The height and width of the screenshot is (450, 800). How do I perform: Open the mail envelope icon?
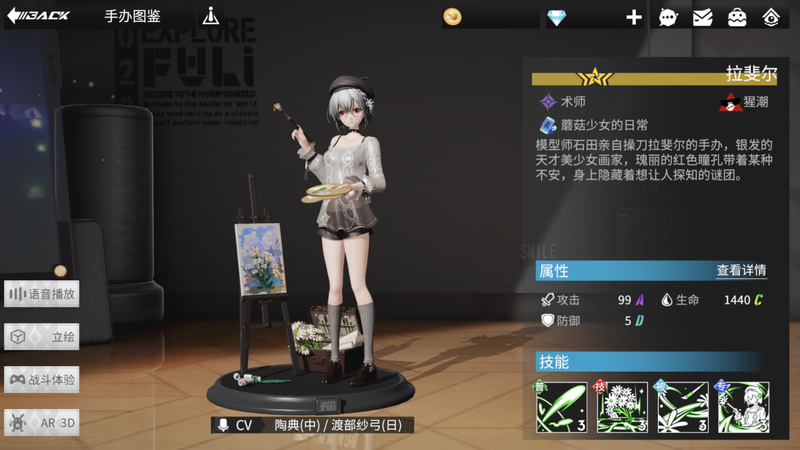pos(703,17)
